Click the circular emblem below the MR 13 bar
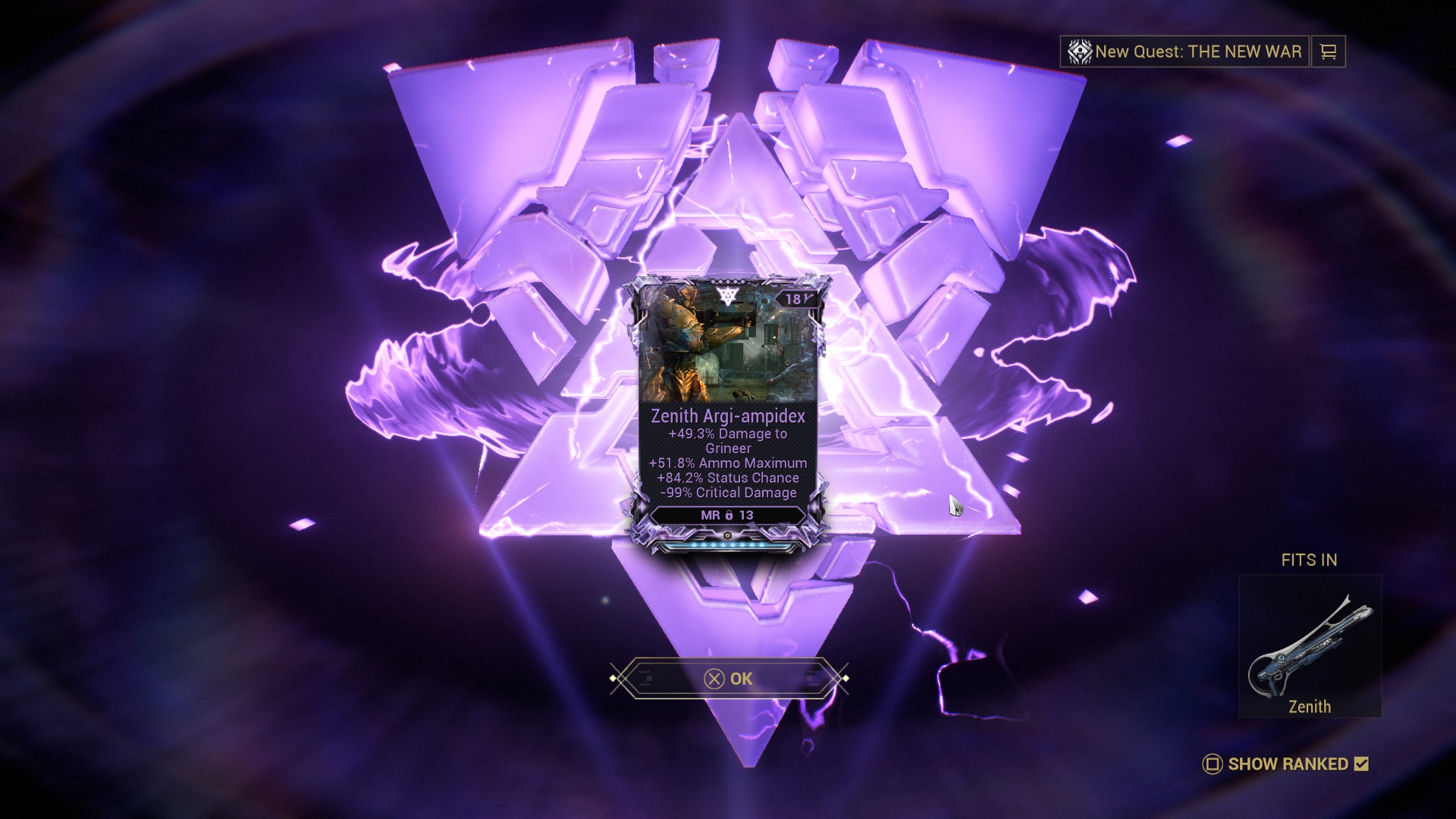The image size is (1456, 819). (727, 535)
